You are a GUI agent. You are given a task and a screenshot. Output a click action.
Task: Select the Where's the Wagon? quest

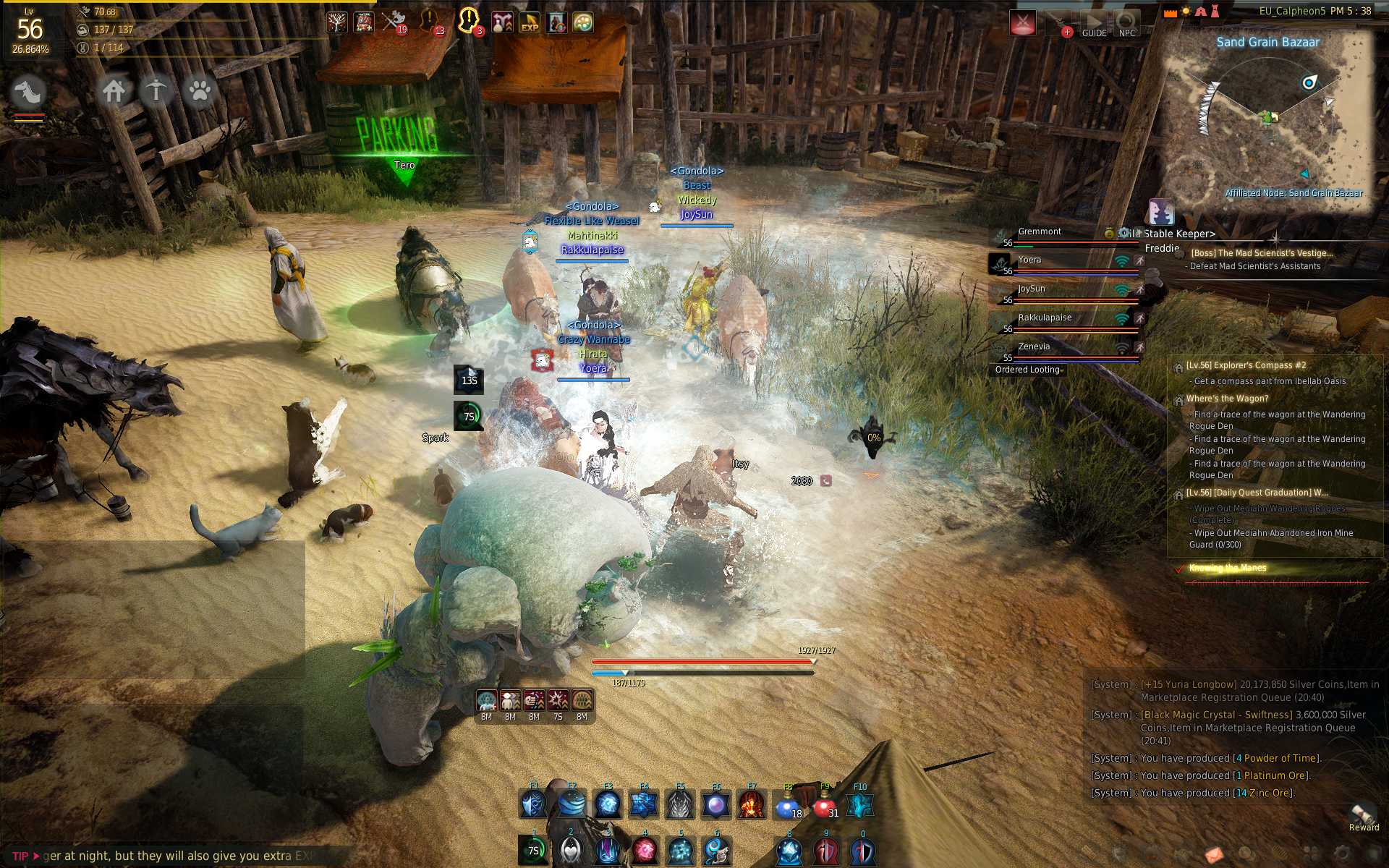(1227, 399)
